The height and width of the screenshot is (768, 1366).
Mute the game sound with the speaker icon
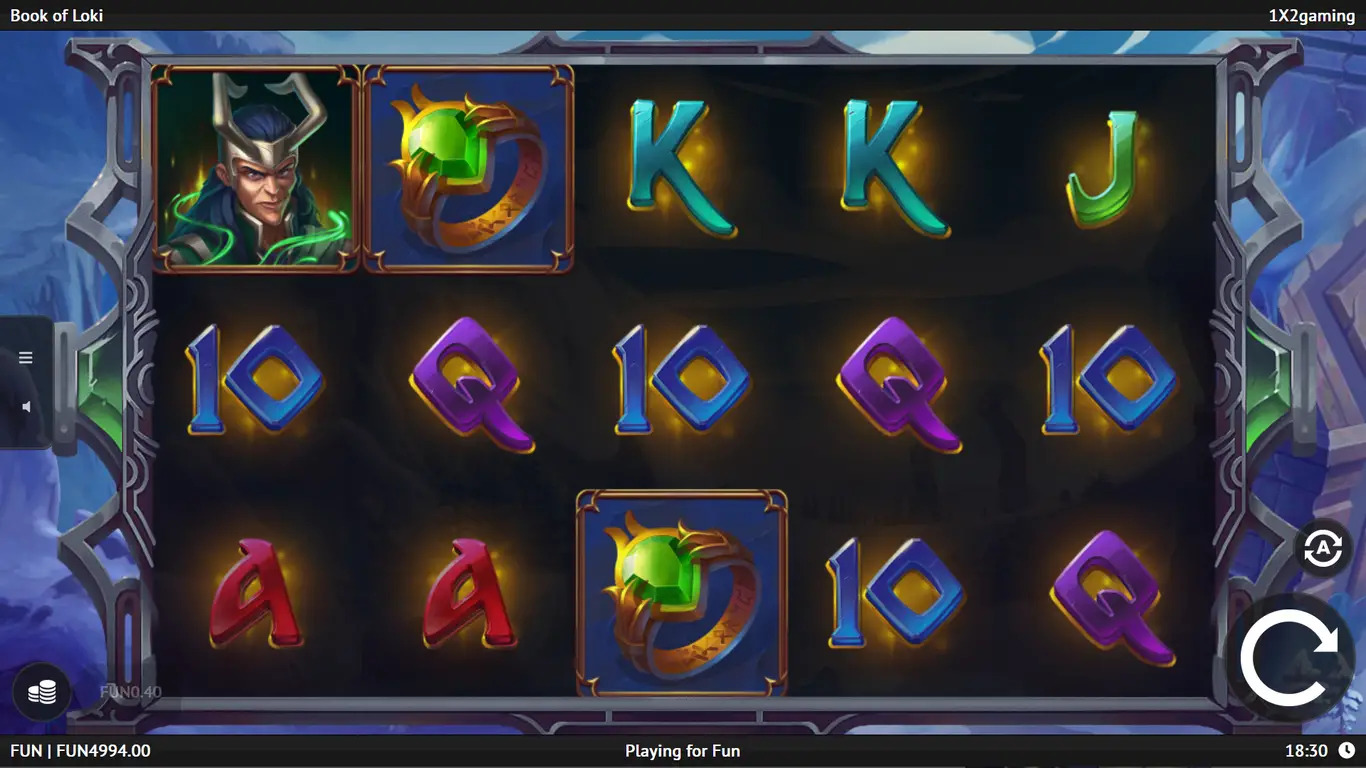tap(25, 406)
